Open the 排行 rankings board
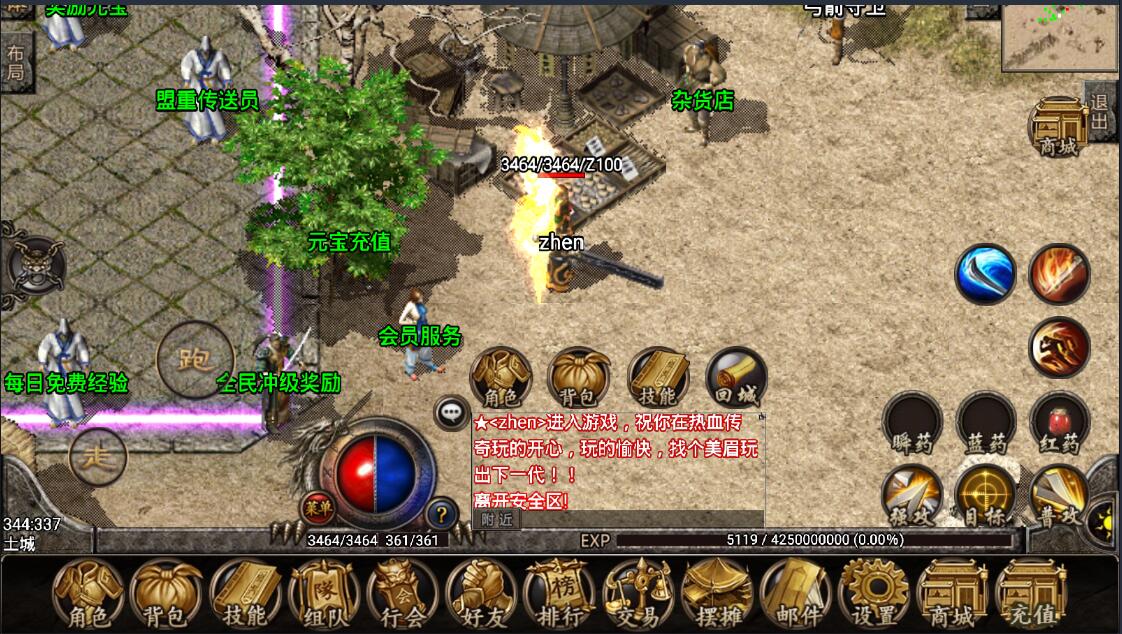The image size is (1122, 634). pyautogui.click(x=559, y=594)
